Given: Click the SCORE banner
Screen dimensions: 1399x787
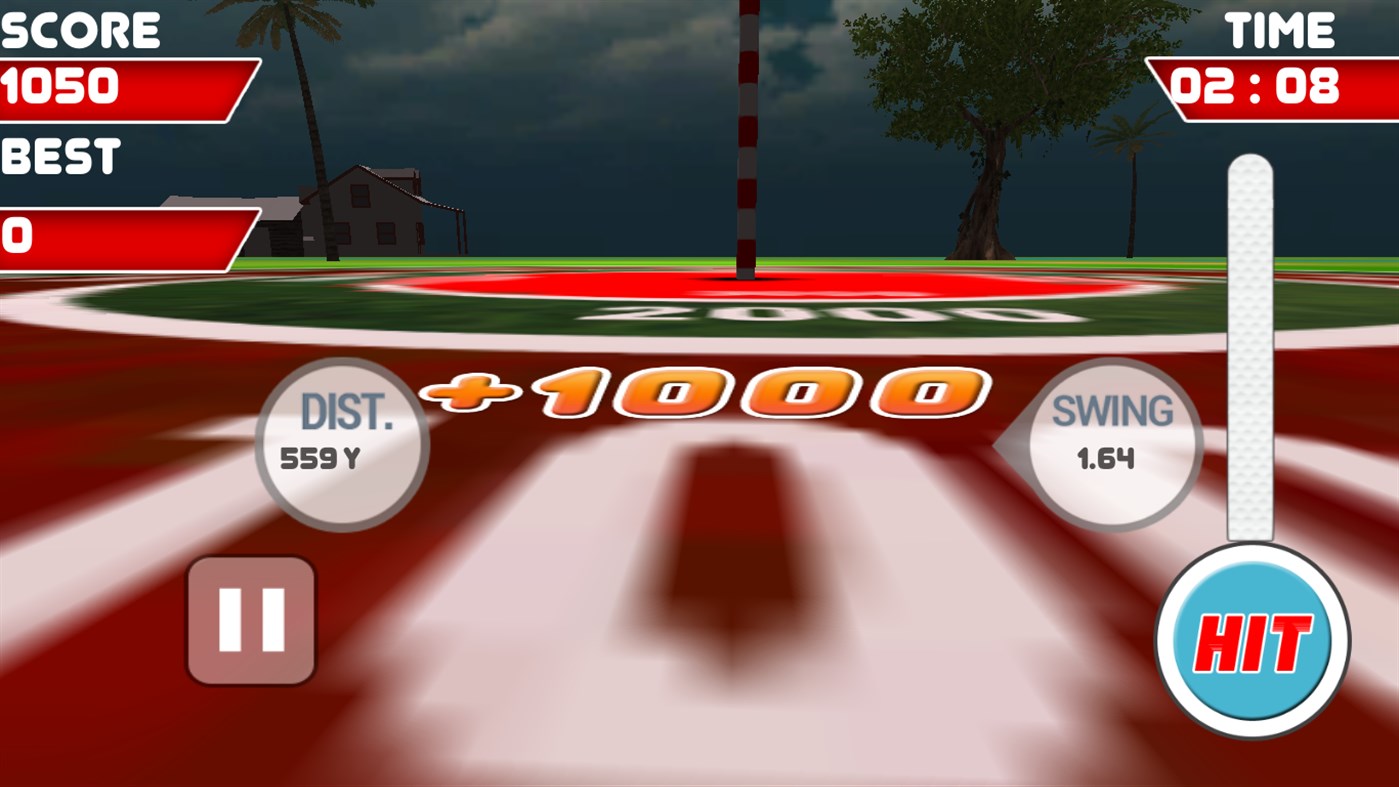Looking at the screenshot, I should (80, 30).
